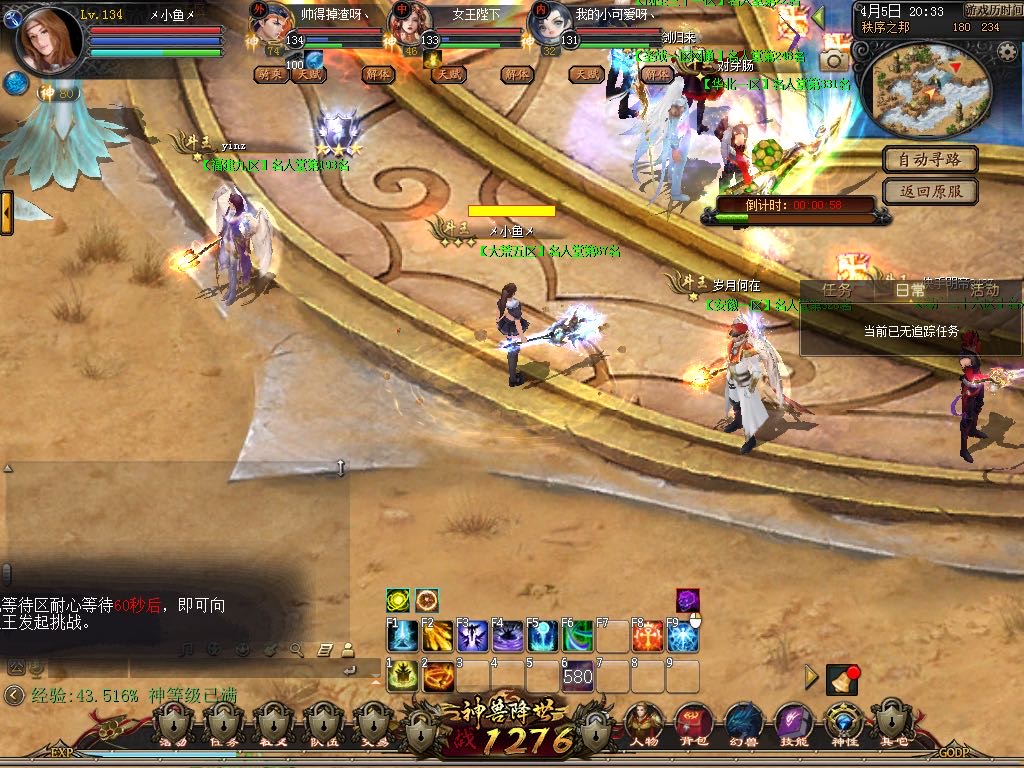The height and width of the screenshot is (768, 1024).
Task: Open the 技能 skills menu
Action: (x=793, y=722)
